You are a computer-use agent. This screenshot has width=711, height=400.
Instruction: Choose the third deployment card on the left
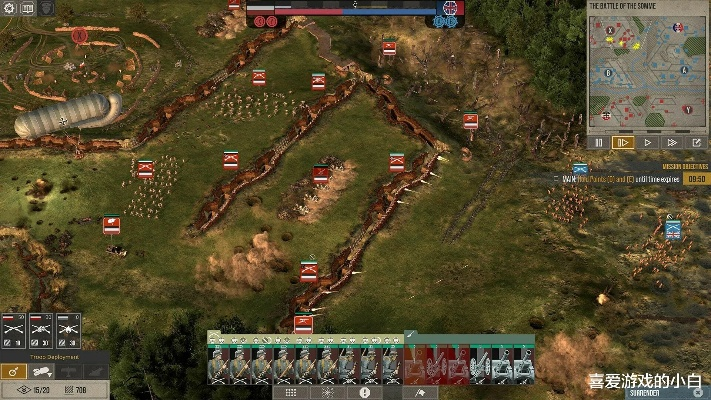tap(68, 330)
